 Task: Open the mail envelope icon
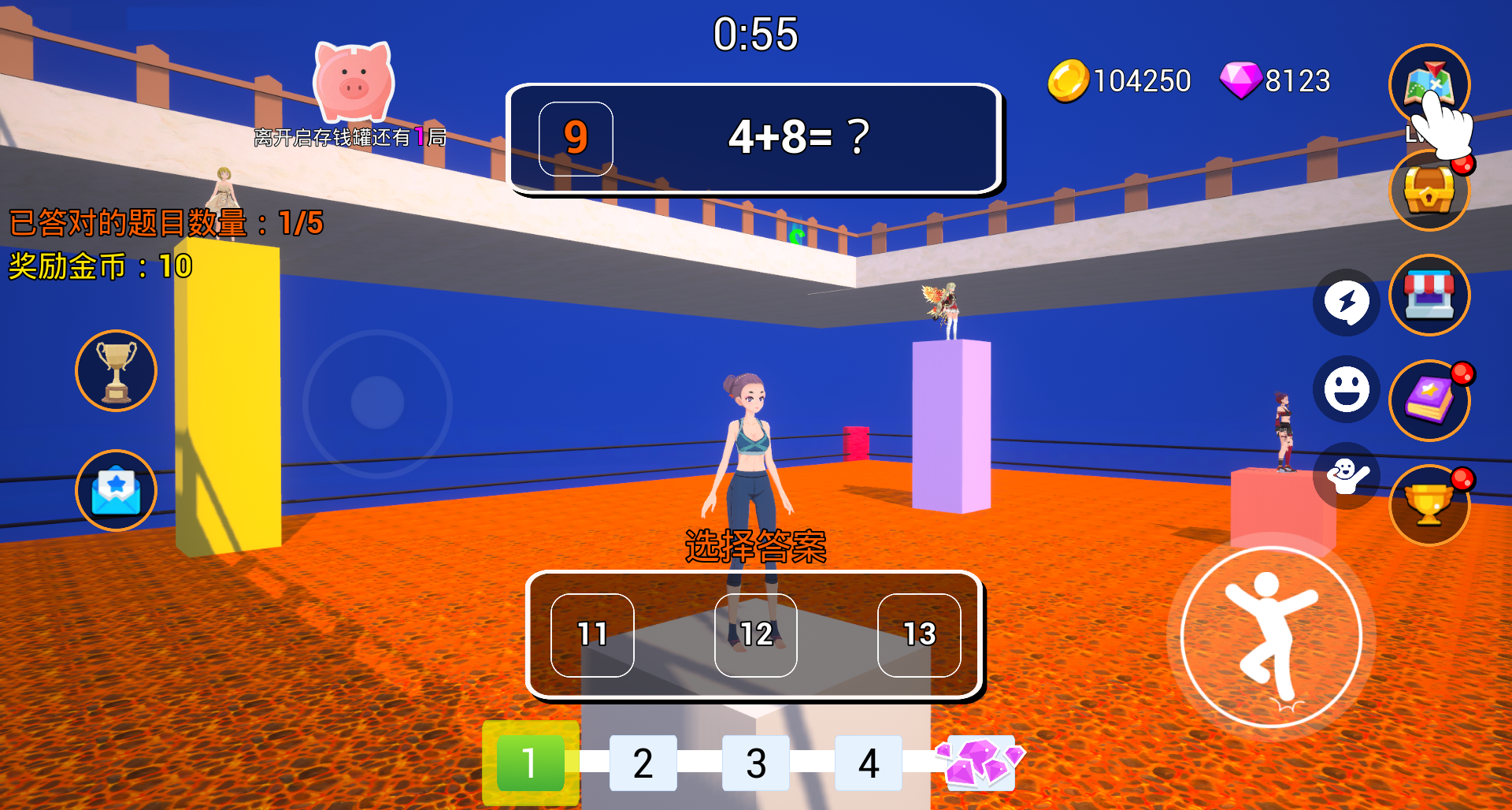(x=117, y=490)
